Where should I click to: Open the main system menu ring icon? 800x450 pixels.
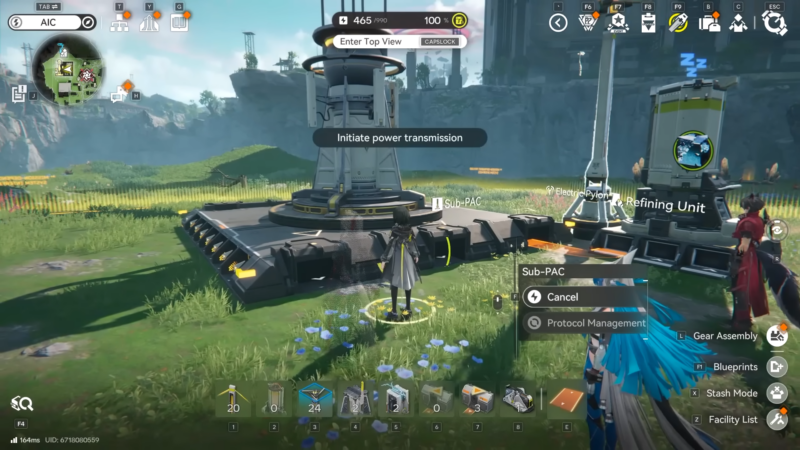point(774,22)
